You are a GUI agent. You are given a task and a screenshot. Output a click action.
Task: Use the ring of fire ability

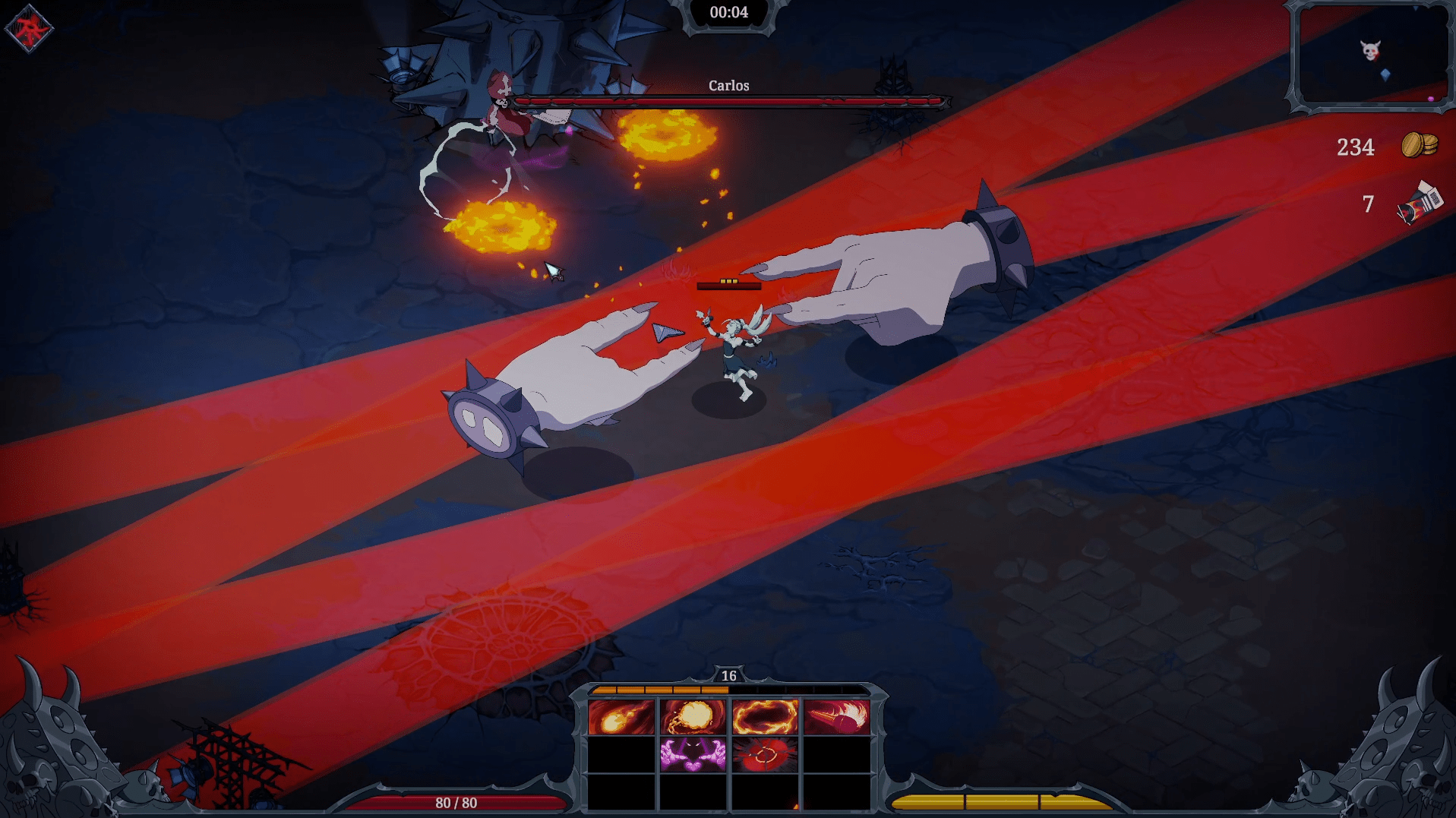(765, 717)
